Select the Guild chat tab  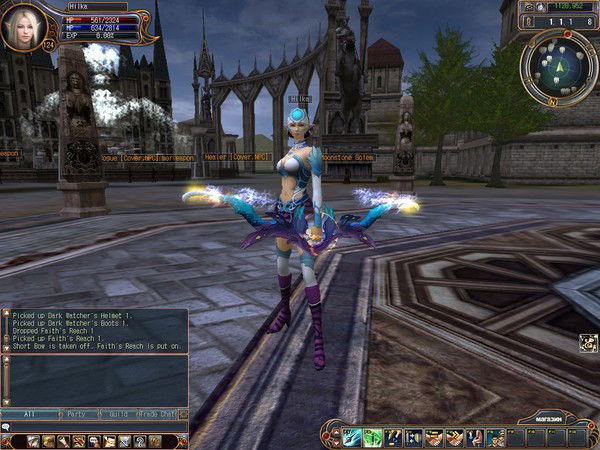click(x=119, y=413)
